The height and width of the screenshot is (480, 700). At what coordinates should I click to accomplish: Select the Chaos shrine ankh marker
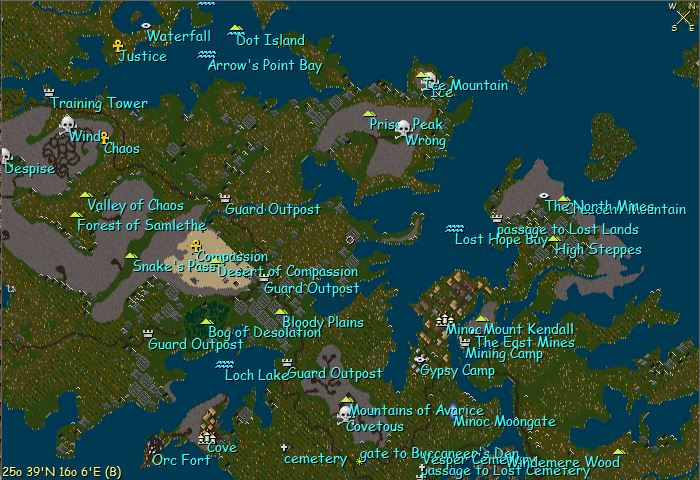pyautogui.click(x=103, y=137)
